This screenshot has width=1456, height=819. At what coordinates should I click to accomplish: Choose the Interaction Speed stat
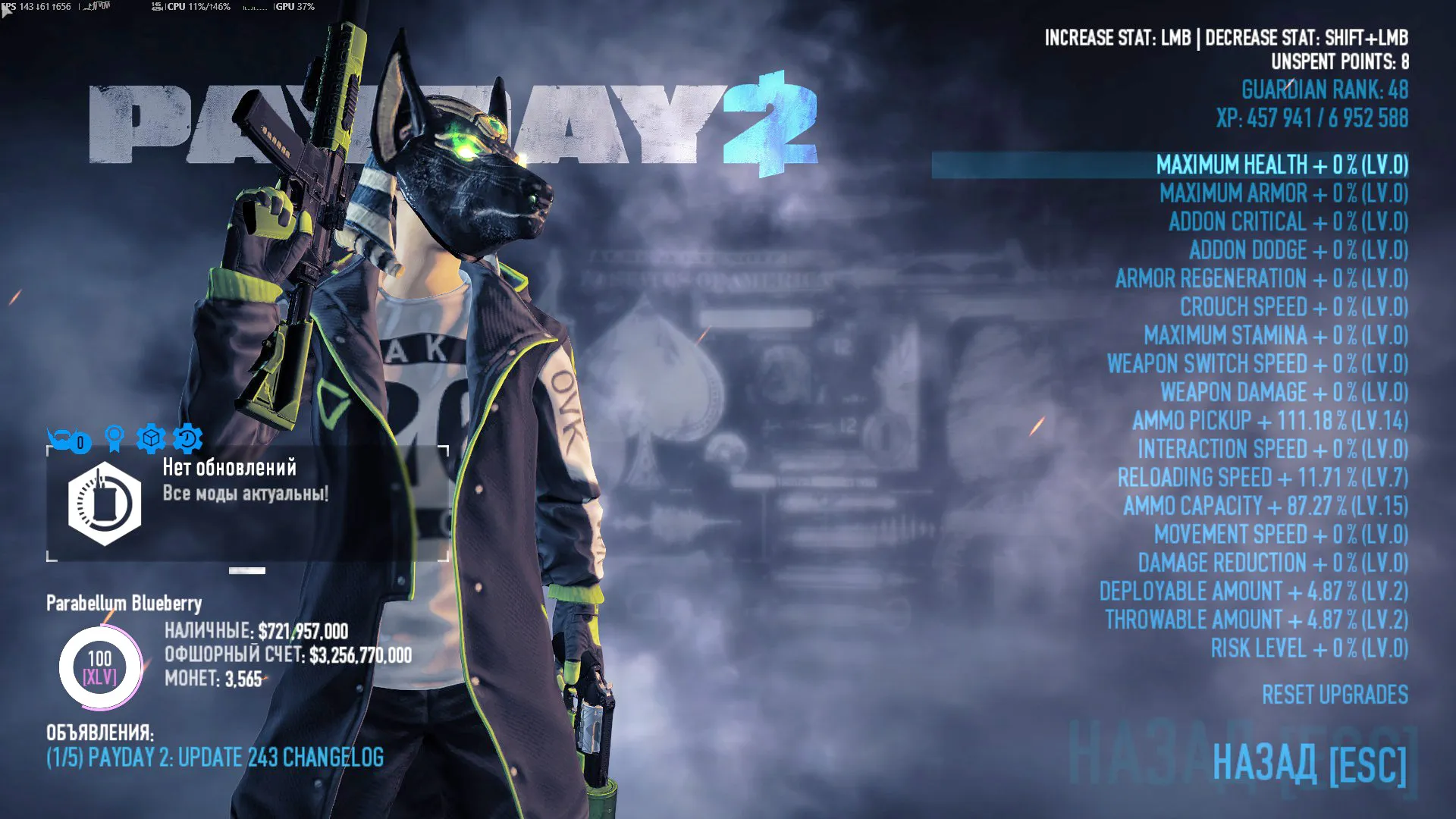1272,450
